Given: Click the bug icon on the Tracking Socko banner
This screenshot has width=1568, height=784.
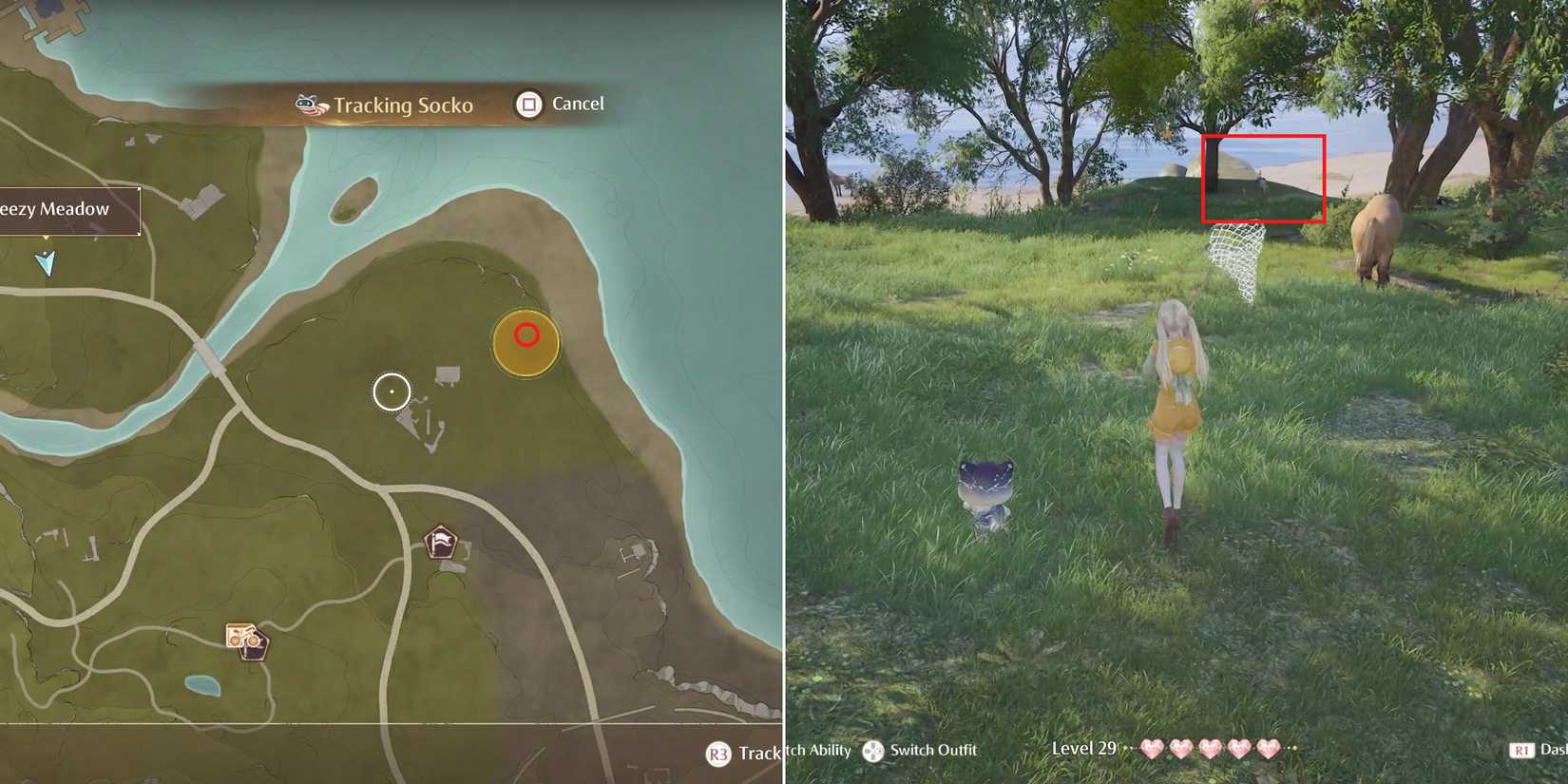Looking at the screenshot, I should 306,105.
